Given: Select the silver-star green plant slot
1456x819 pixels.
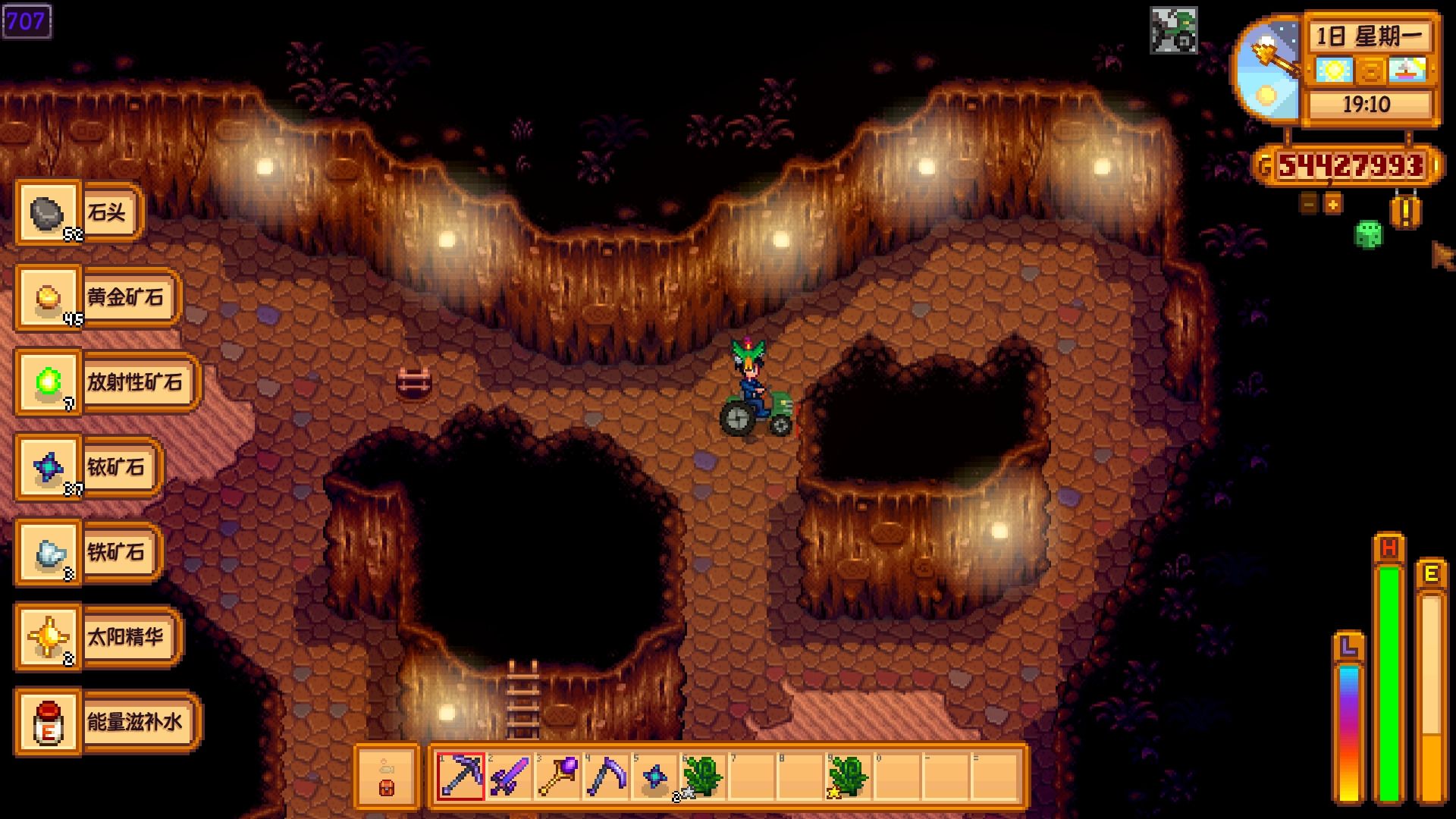Looking at the screenshot, I should click(702, 776).
